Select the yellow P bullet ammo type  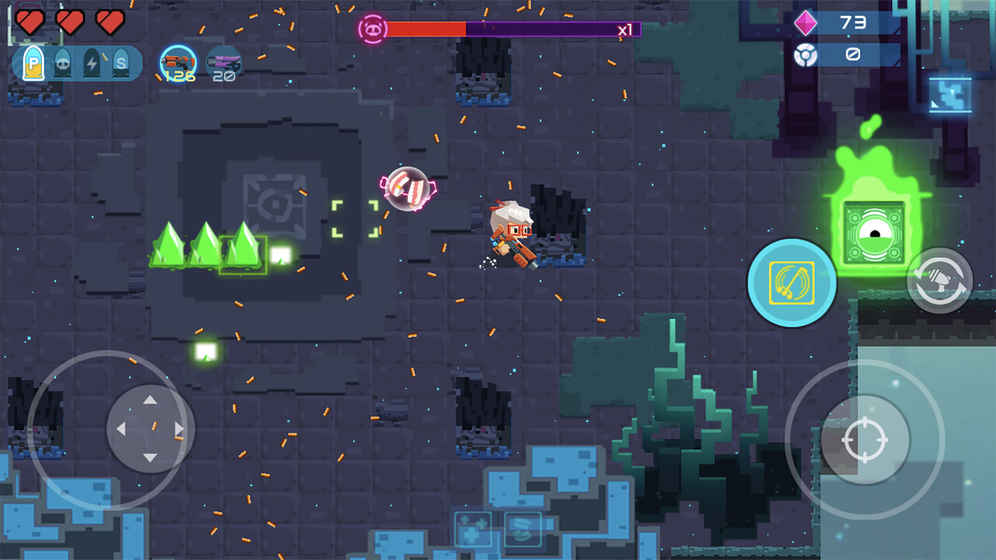click(32, 64)
